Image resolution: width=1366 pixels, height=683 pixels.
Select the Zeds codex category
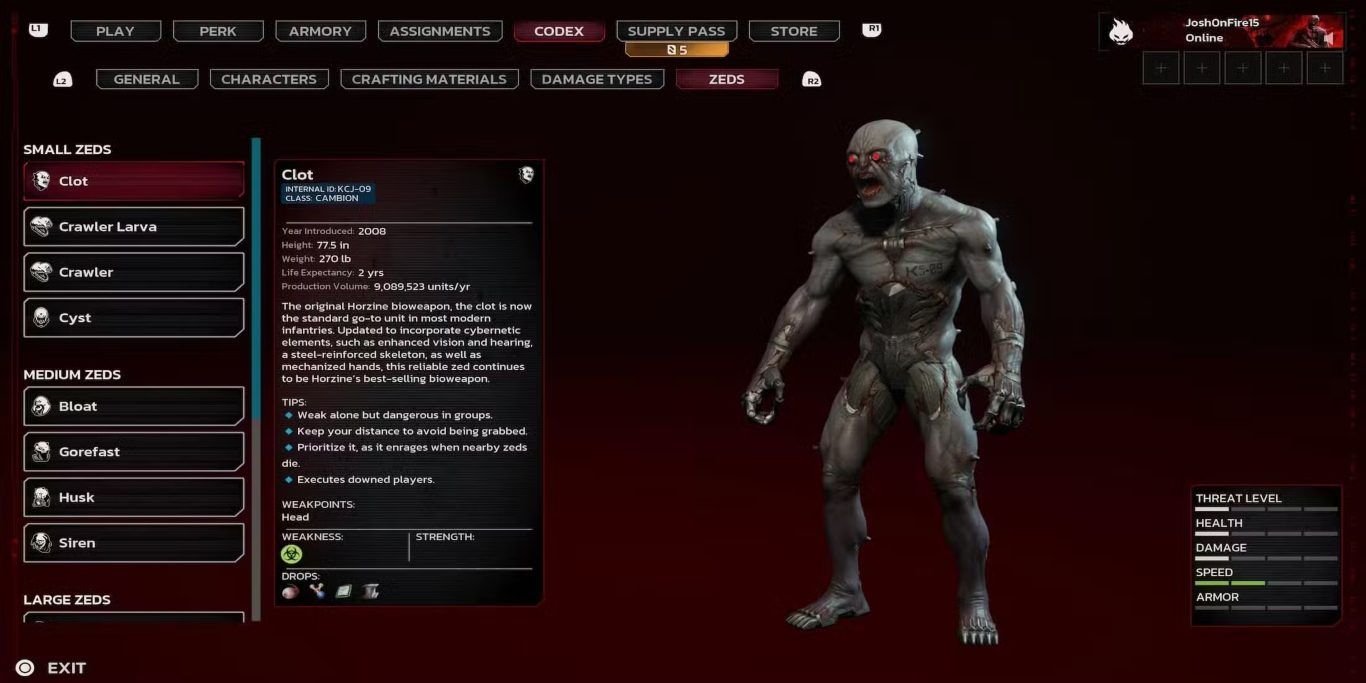click(726, 79)
